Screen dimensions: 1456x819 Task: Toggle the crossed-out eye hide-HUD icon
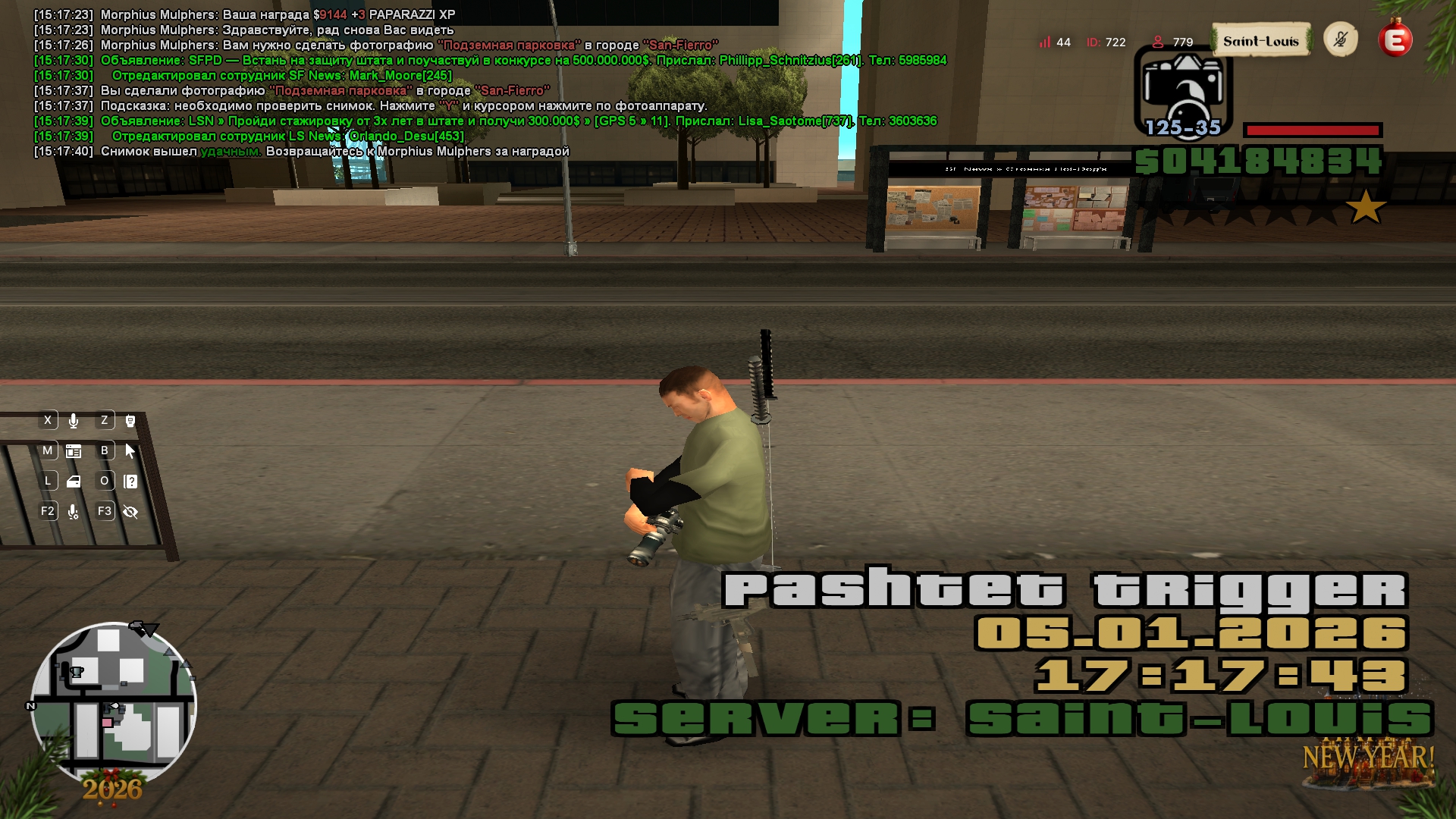coord(130,512)
